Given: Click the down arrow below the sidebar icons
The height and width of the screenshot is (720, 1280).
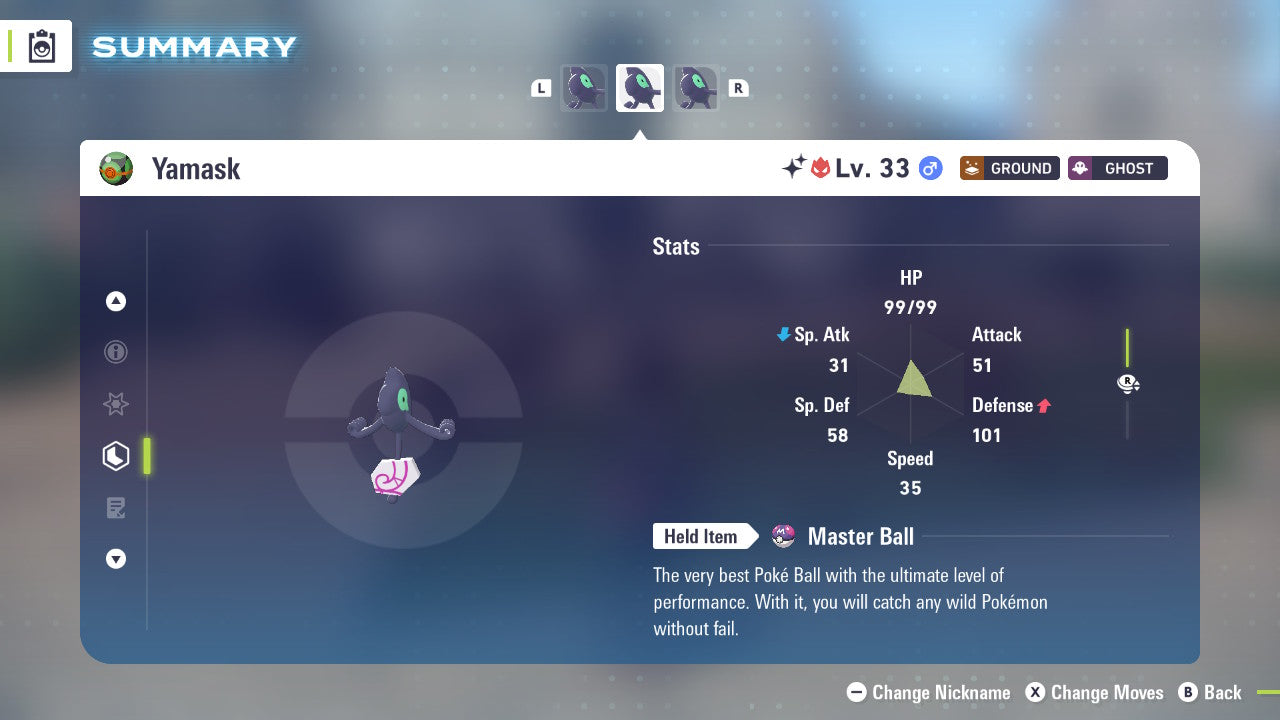Looking at the screenshot, I should coord(115,559).
